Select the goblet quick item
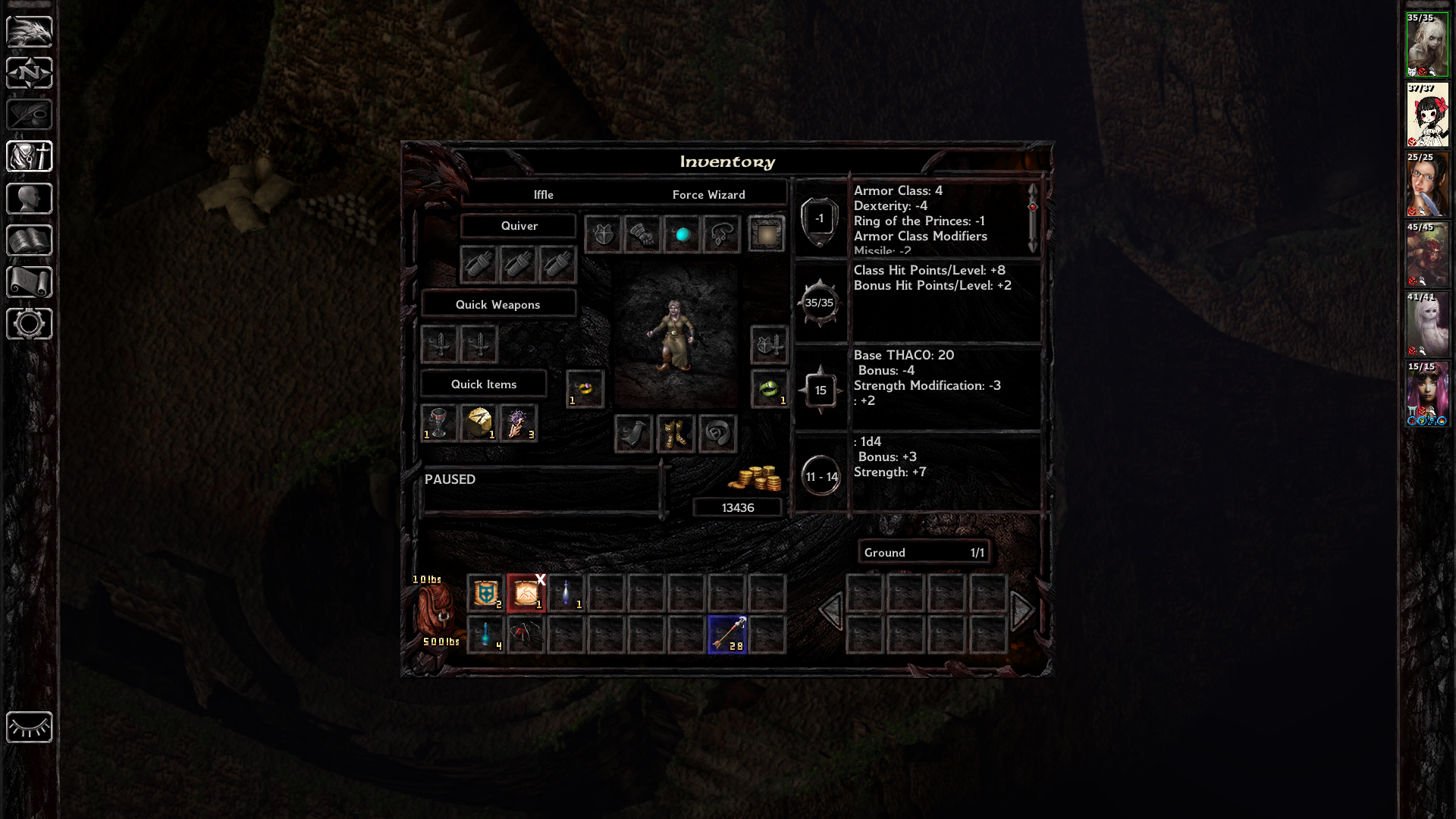This screenshot has width=1456, height=819. 439,422
